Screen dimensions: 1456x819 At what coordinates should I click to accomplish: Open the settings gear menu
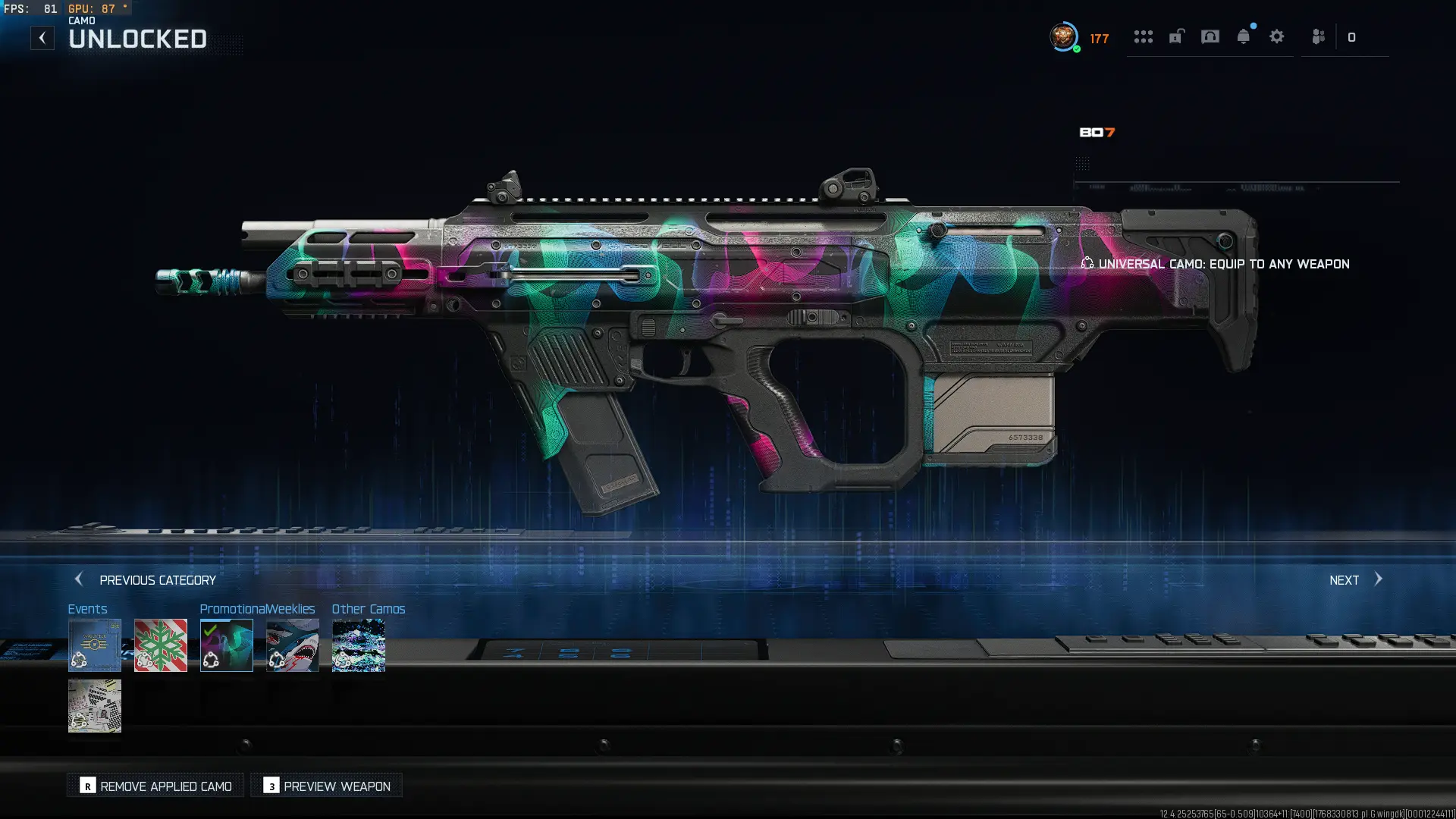(1277, 36)
